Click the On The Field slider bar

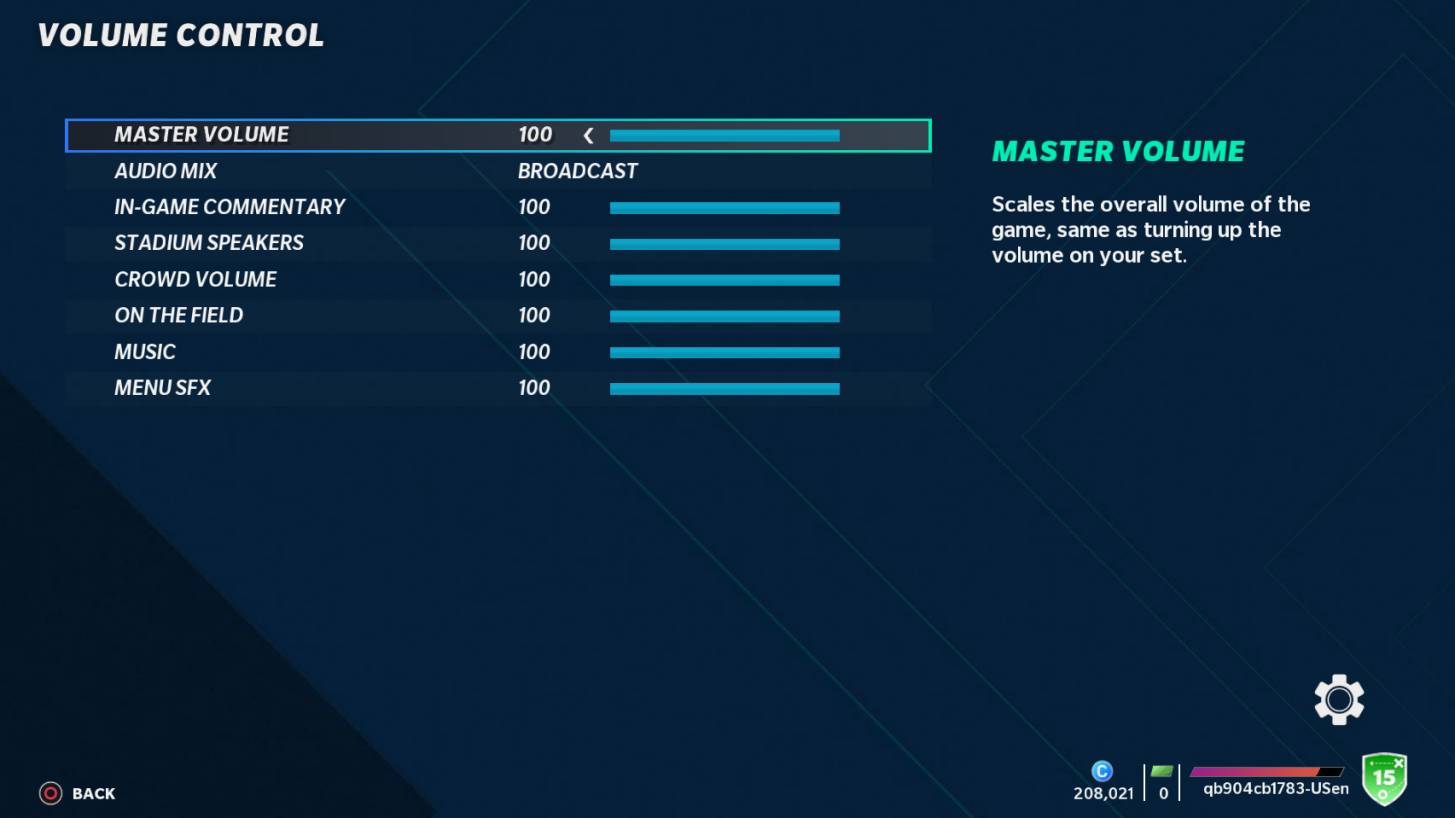pos(725,316)
